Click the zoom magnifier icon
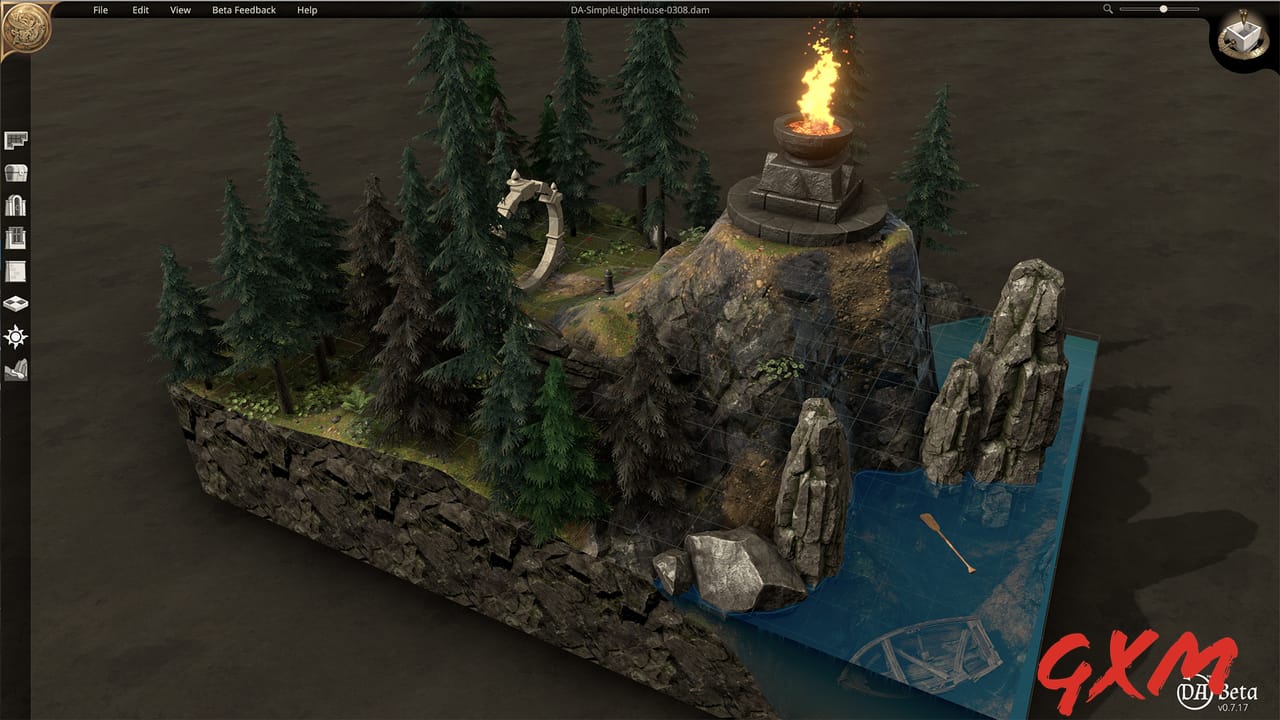This screenshot has height=720, width=1280. [x=1108, y=9]
